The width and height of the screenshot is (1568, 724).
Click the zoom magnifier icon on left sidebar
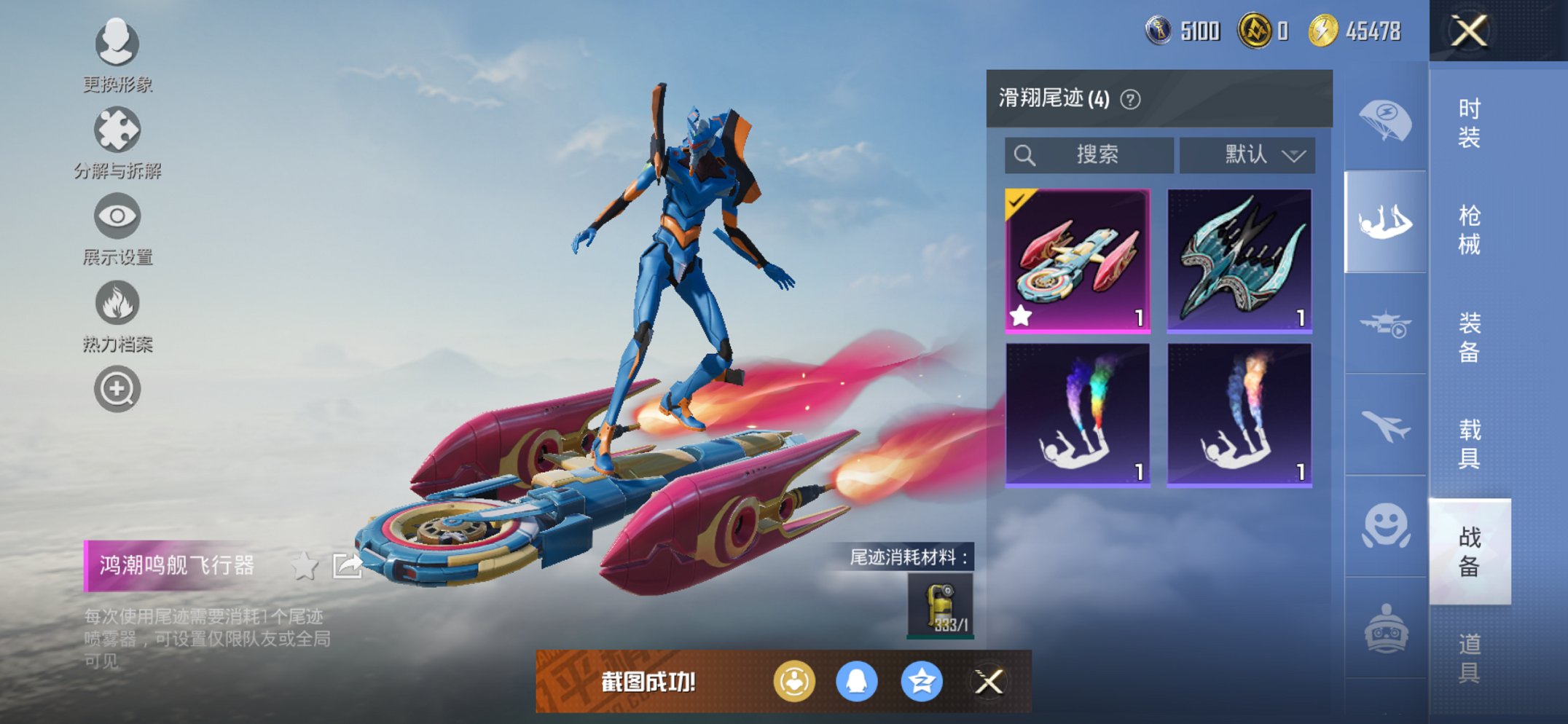[x=117, y=389]
